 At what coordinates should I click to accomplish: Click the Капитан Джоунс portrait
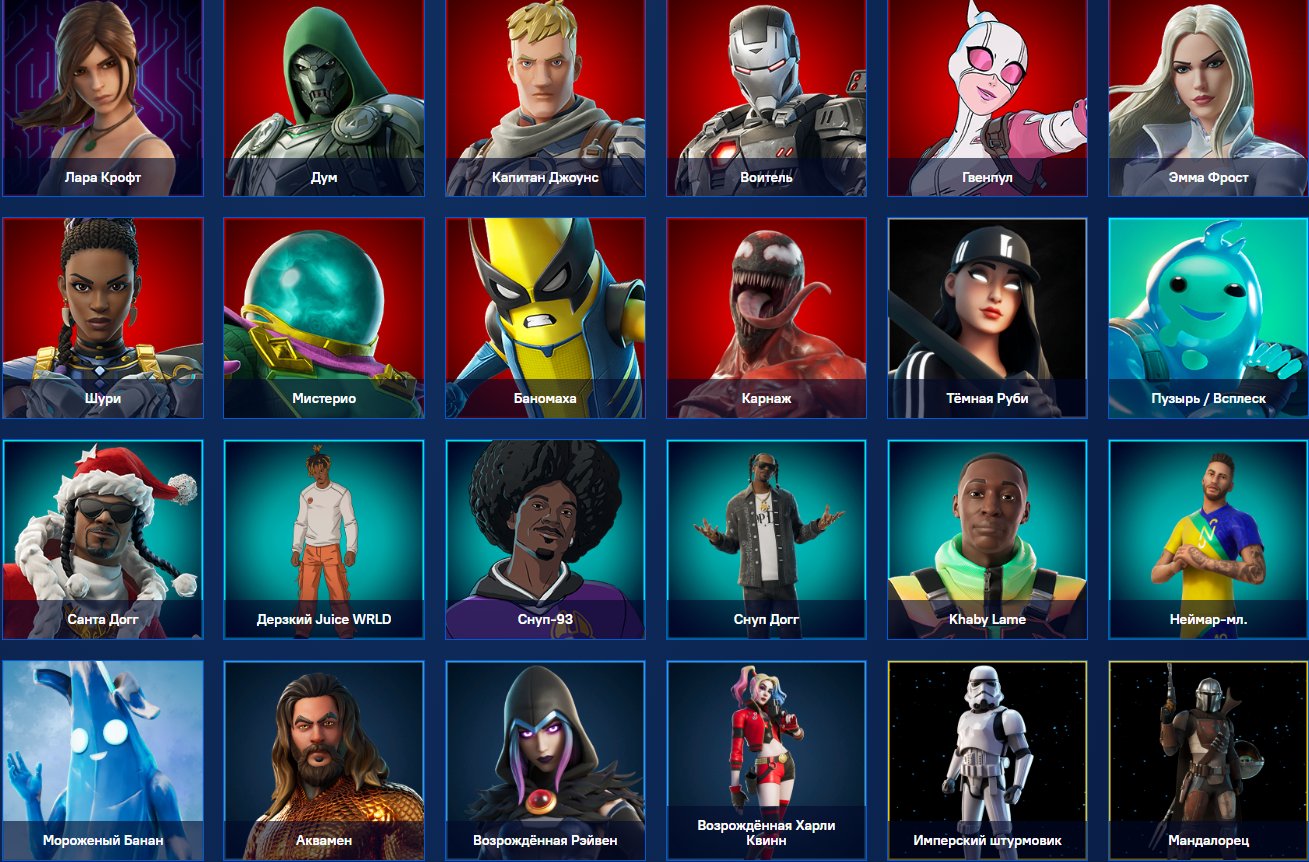coord(545,97)
